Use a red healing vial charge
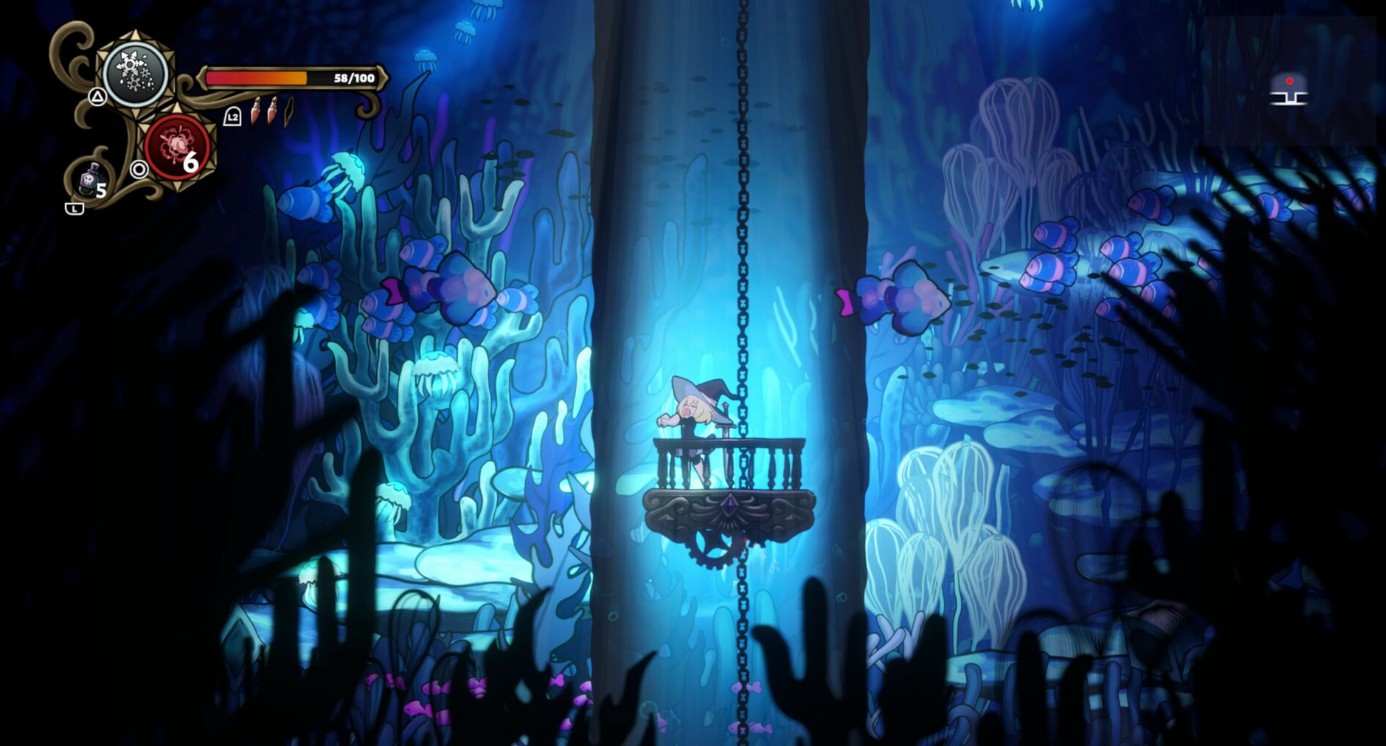The width and height of the screenshot is (1386, 746). (256, 110)
